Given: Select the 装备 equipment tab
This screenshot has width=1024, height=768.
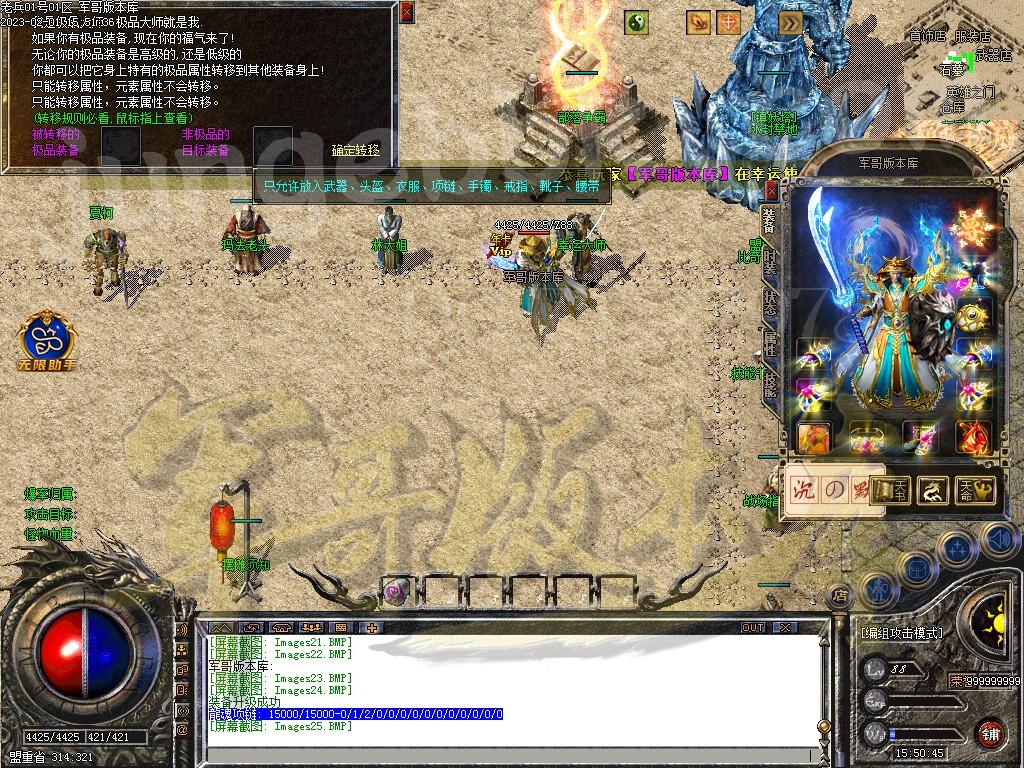Looking at the screenshot, I should click(769, 219).
